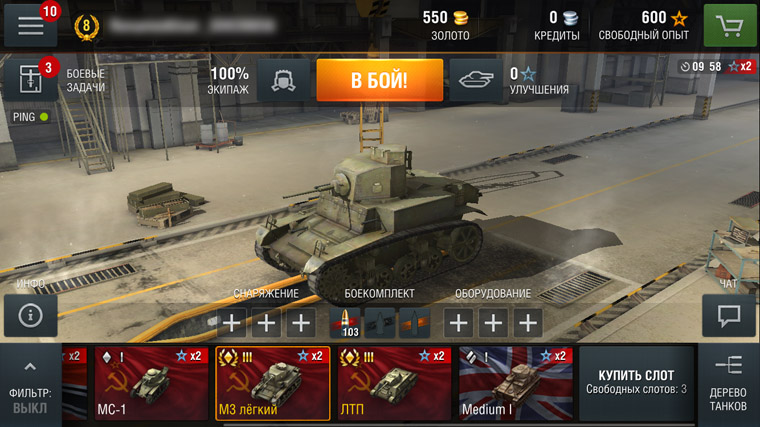
Task: Open Боевые задачи missions panel
Action: pyautogui.click(x=31, y=81)
